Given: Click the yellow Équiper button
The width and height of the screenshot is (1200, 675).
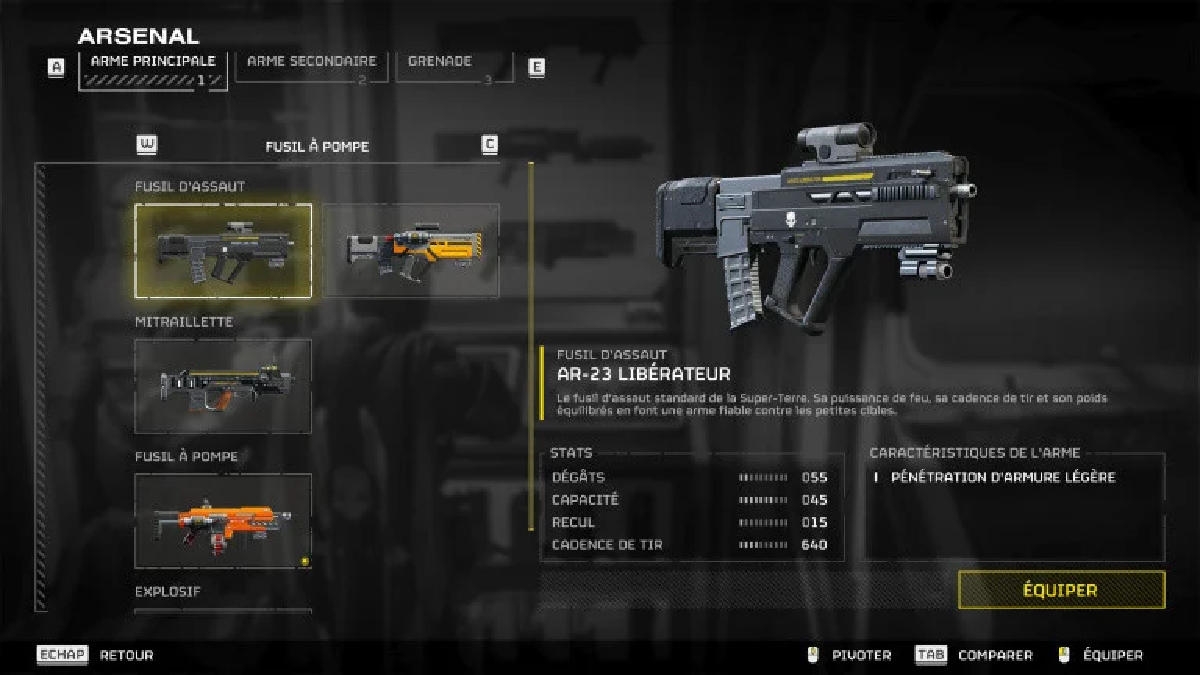Looking at the screenshot, I should pyautogui.click(x=1061, y=590).
